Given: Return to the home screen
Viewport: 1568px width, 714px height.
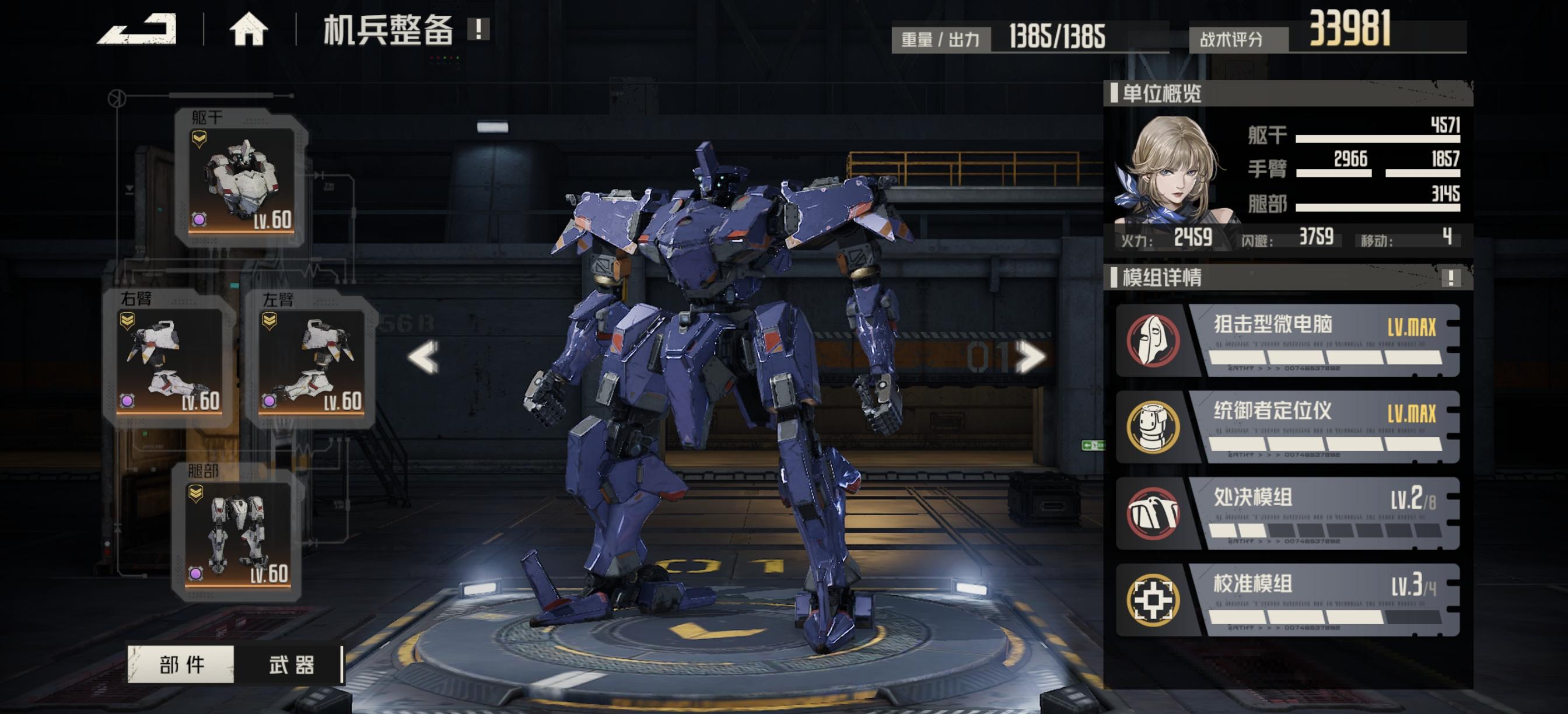Looking at the screenshot, I should click(x=249, y=29).
